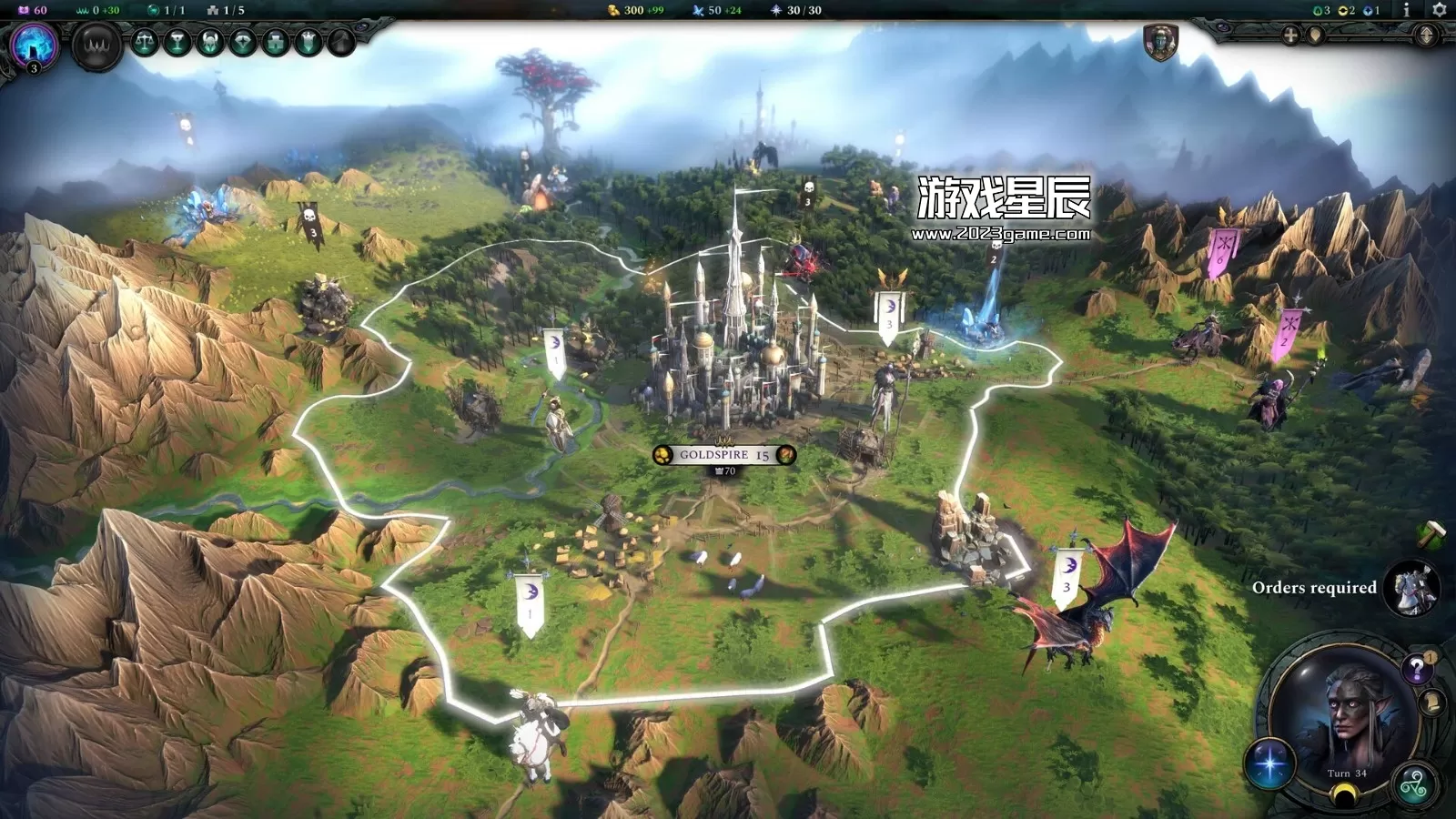Toggle the map pin marker button
The image size is (1456, 819).
1315,35
